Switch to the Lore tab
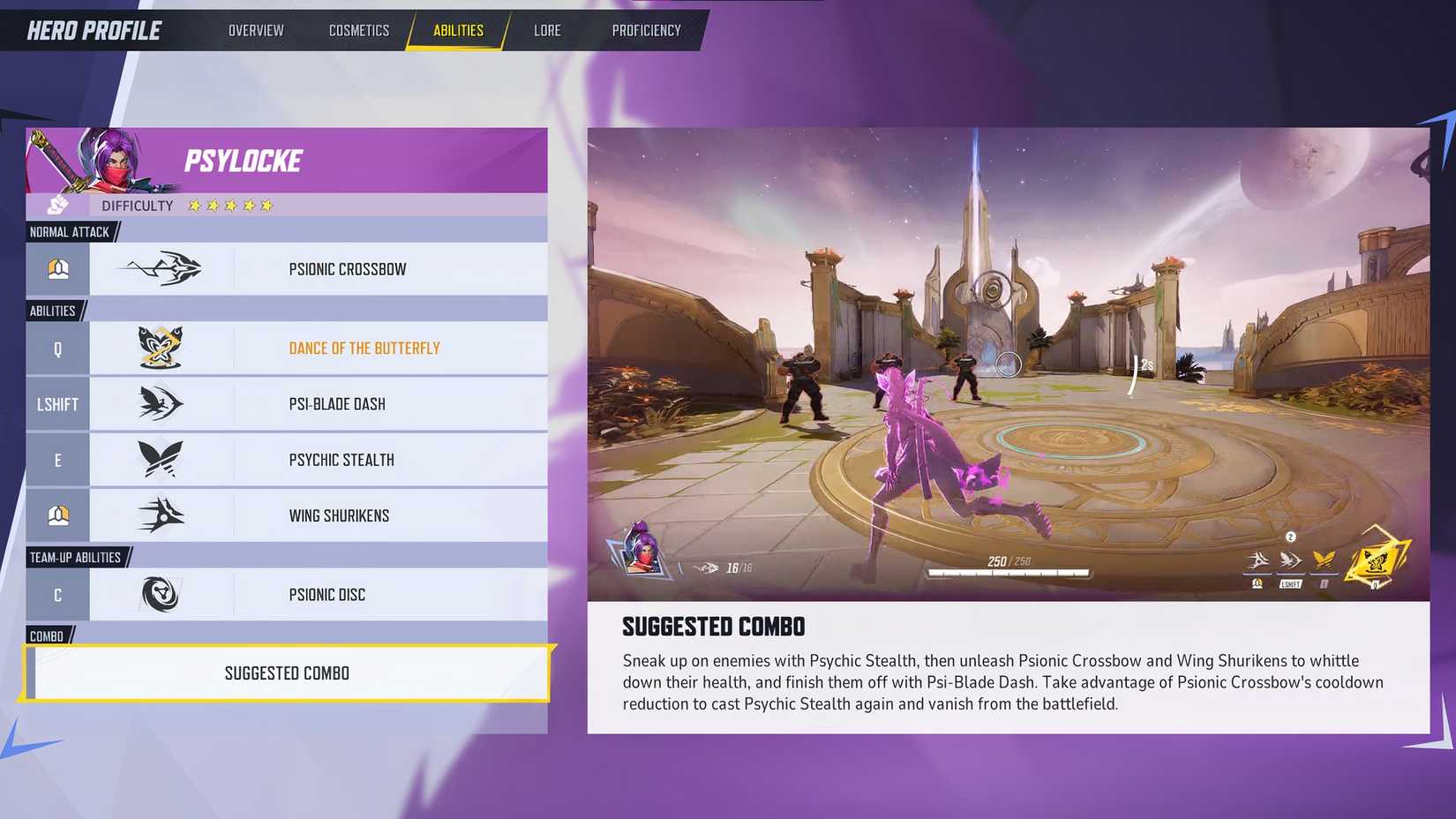The width and height of the screenshot is (1456, 819). 547,29
